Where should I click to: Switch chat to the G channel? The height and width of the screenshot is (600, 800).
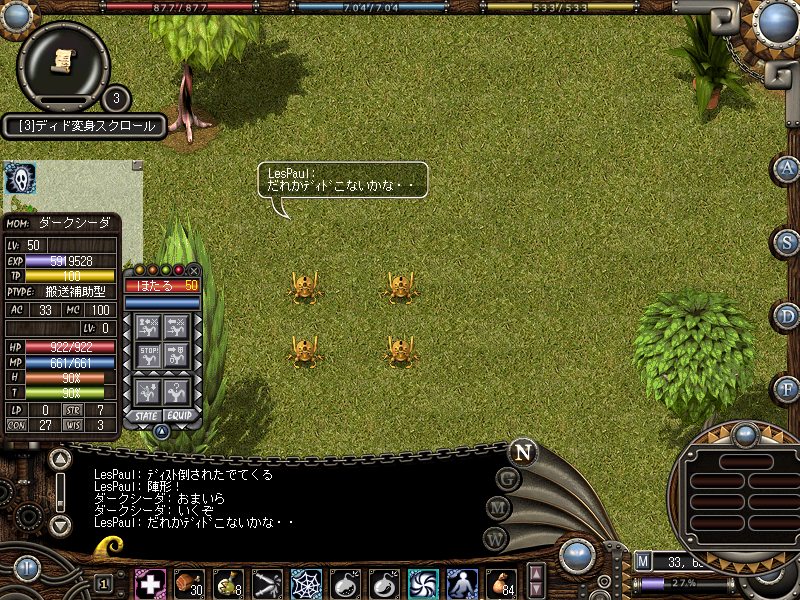tap(508, 478)
